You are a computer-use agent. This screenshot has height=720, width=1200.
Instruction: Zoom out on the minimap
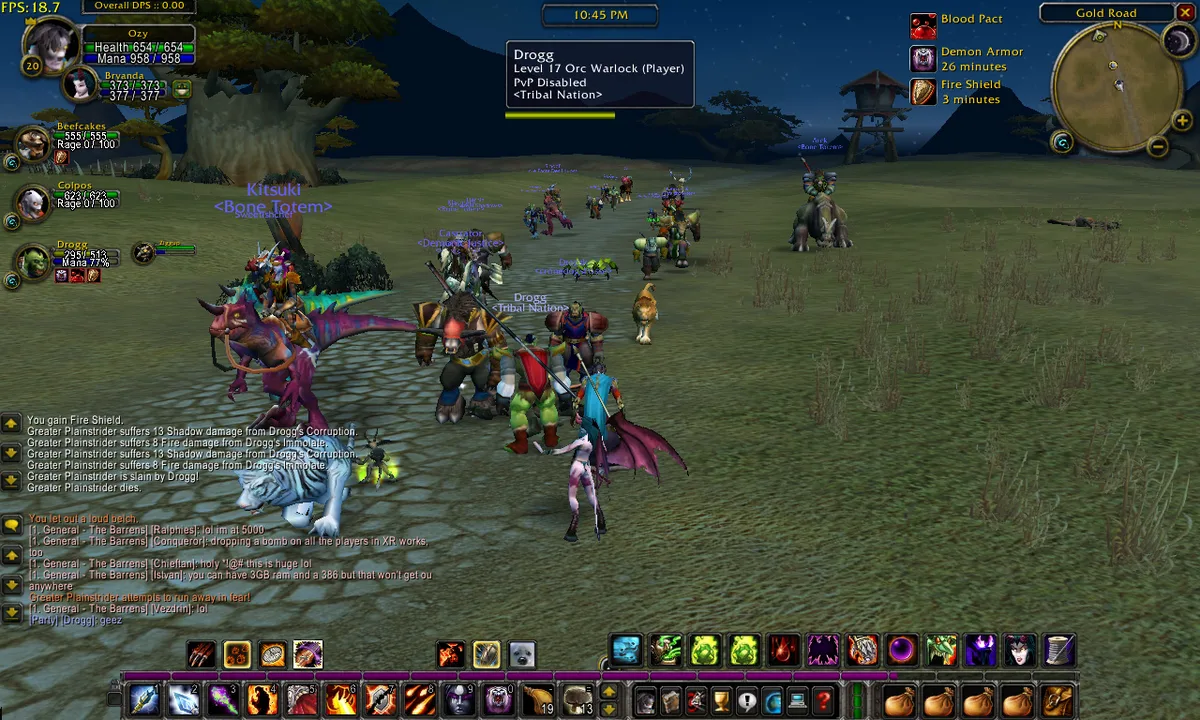tap(1157, 147)
